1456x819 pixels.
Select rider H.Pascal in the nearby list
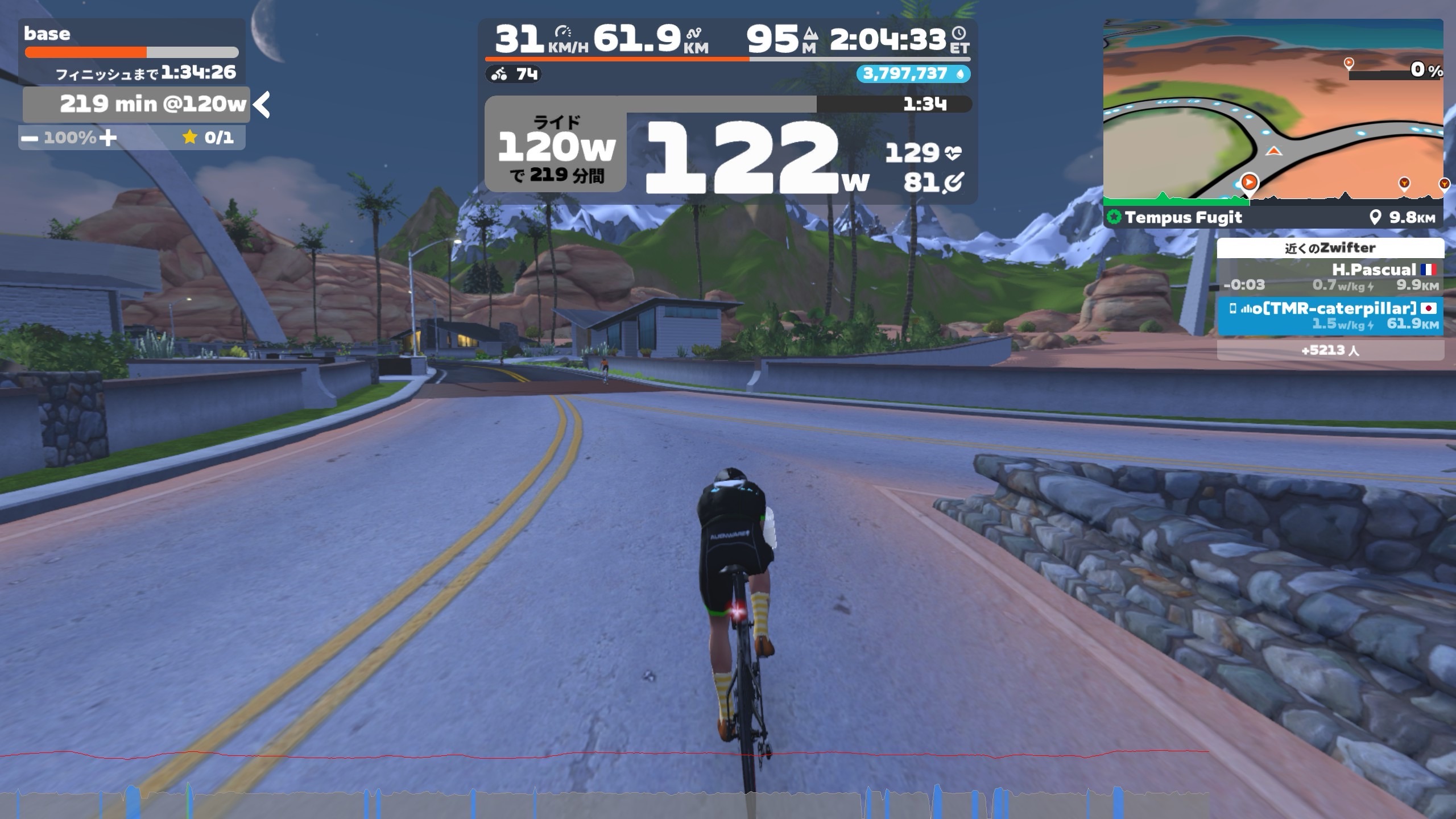click(1330, 277)
